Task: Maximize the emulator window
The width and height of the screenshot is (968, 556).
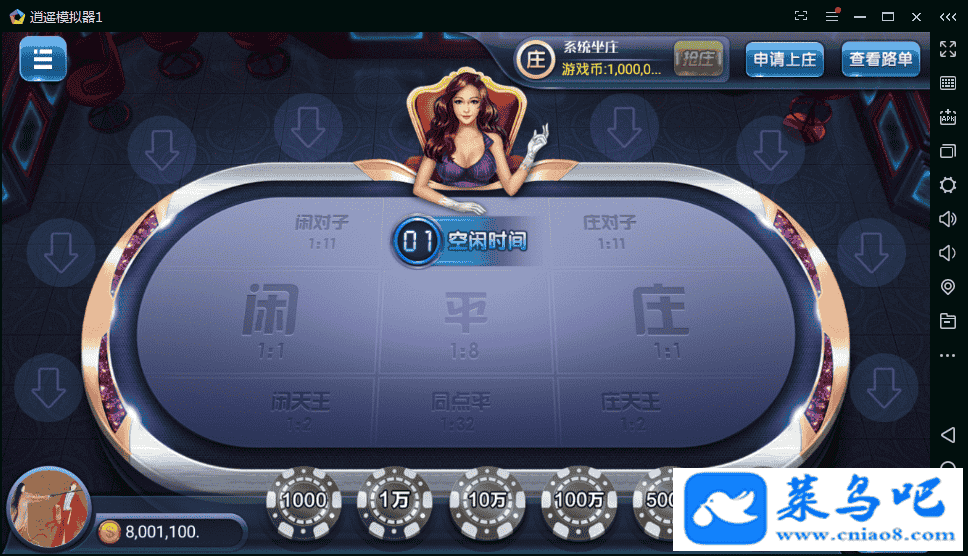Action: (887, 16)
